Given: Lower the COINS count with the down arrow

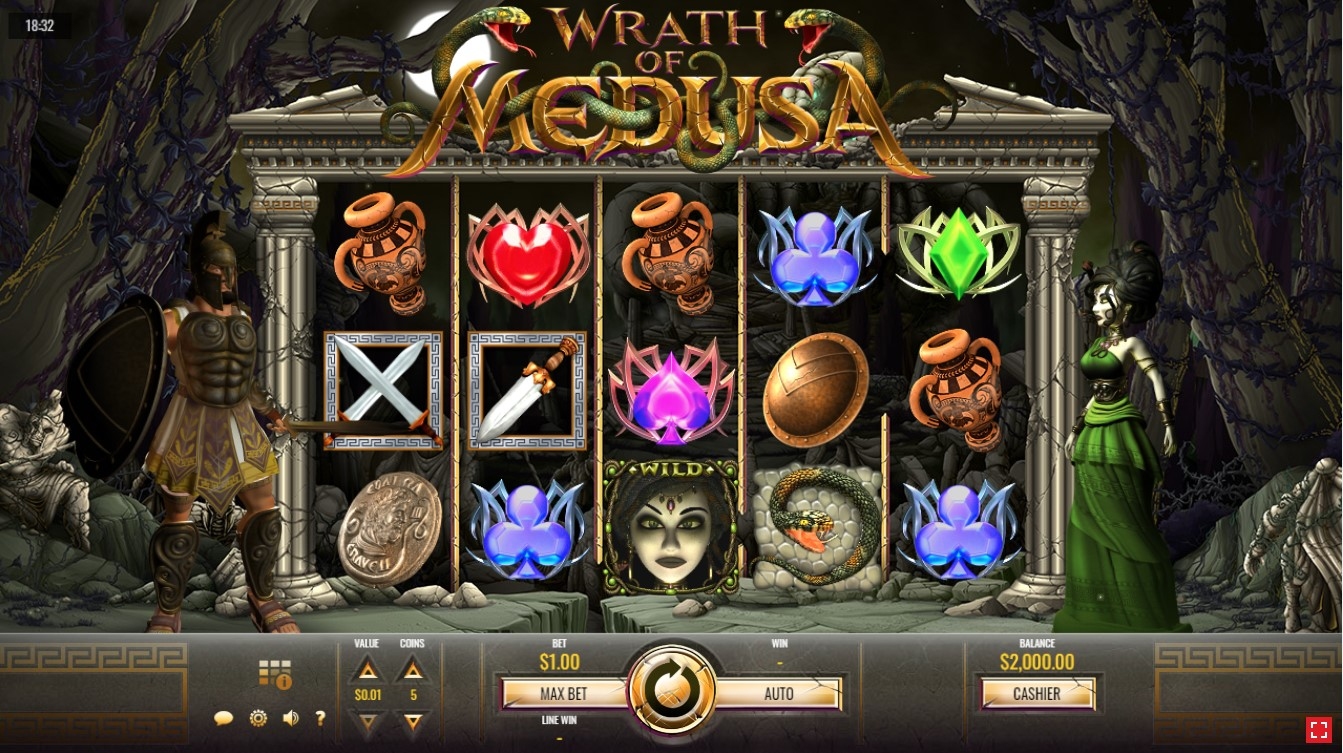Looking at the screenshot, I should pos(413,720).
